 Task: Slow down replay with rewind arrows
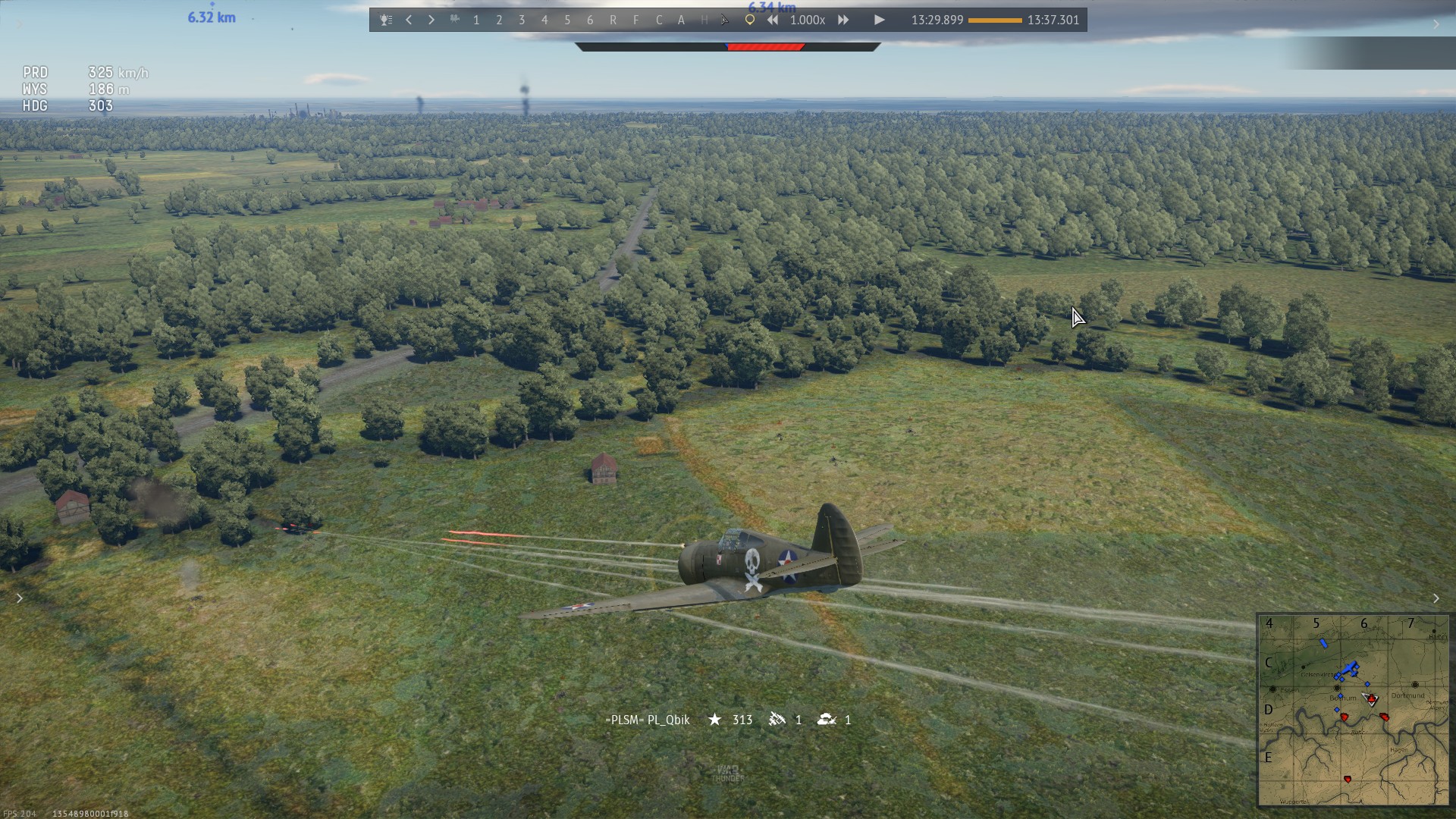(x=772, y=20)
